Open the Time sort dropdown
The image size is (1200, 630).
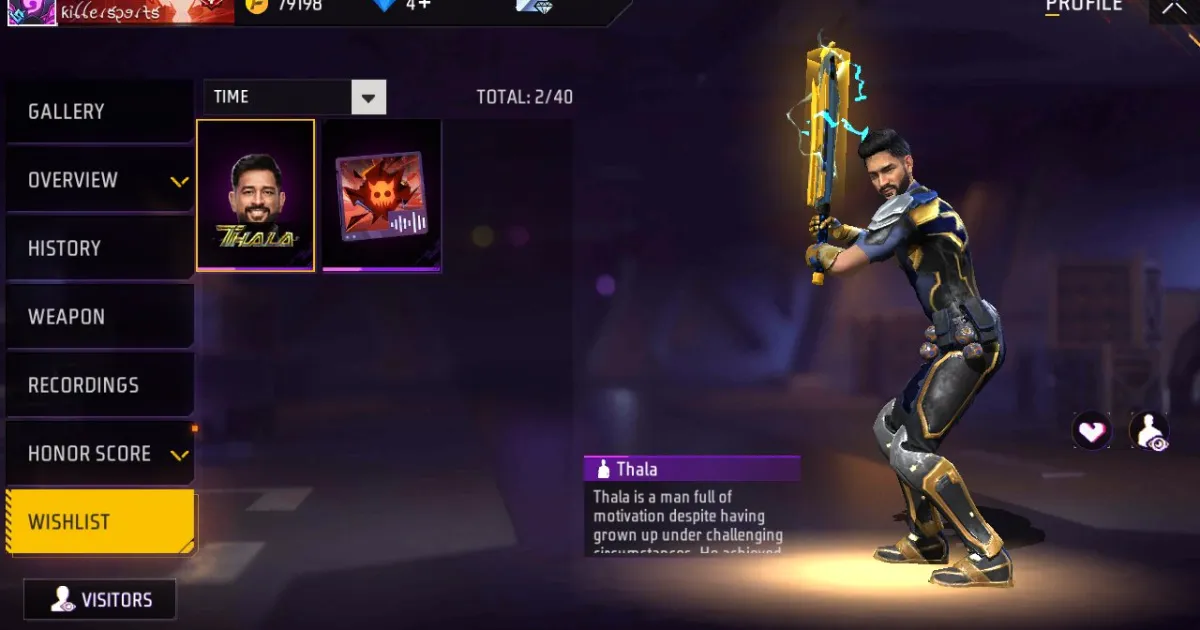[x=368, y=97]
